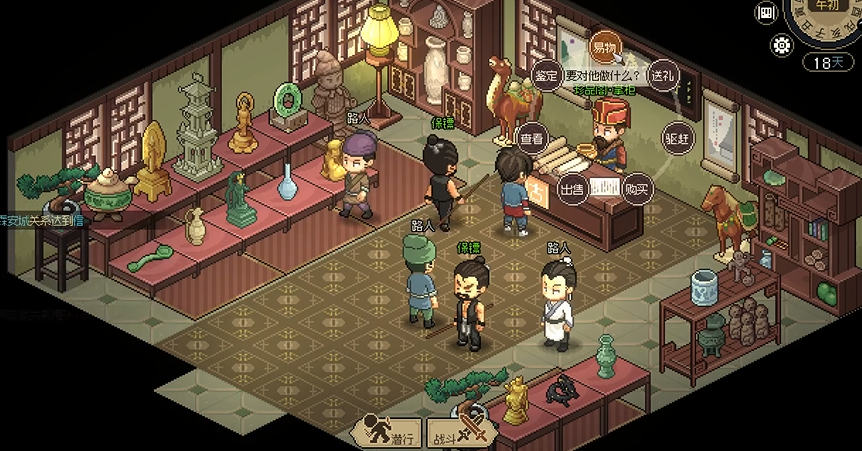Pick the 查看 inspect option

(x=532, y=138)
